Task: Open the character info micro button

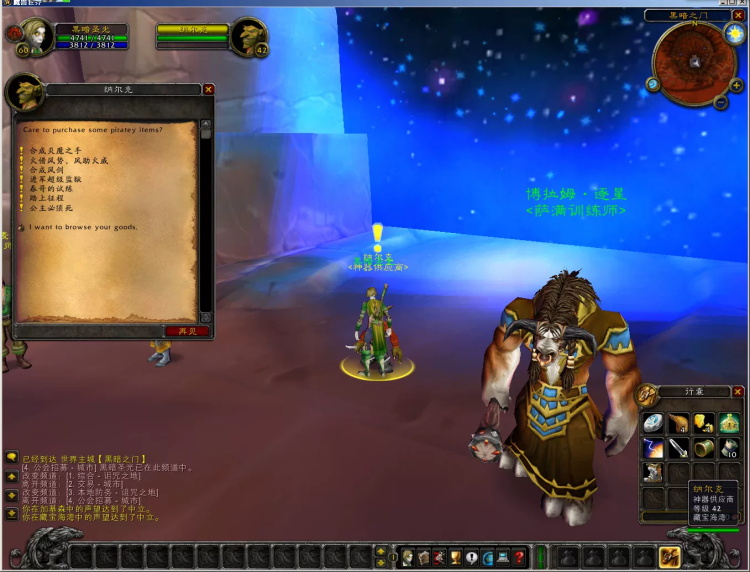Action: pyautogui.click(x=408, y=557)
